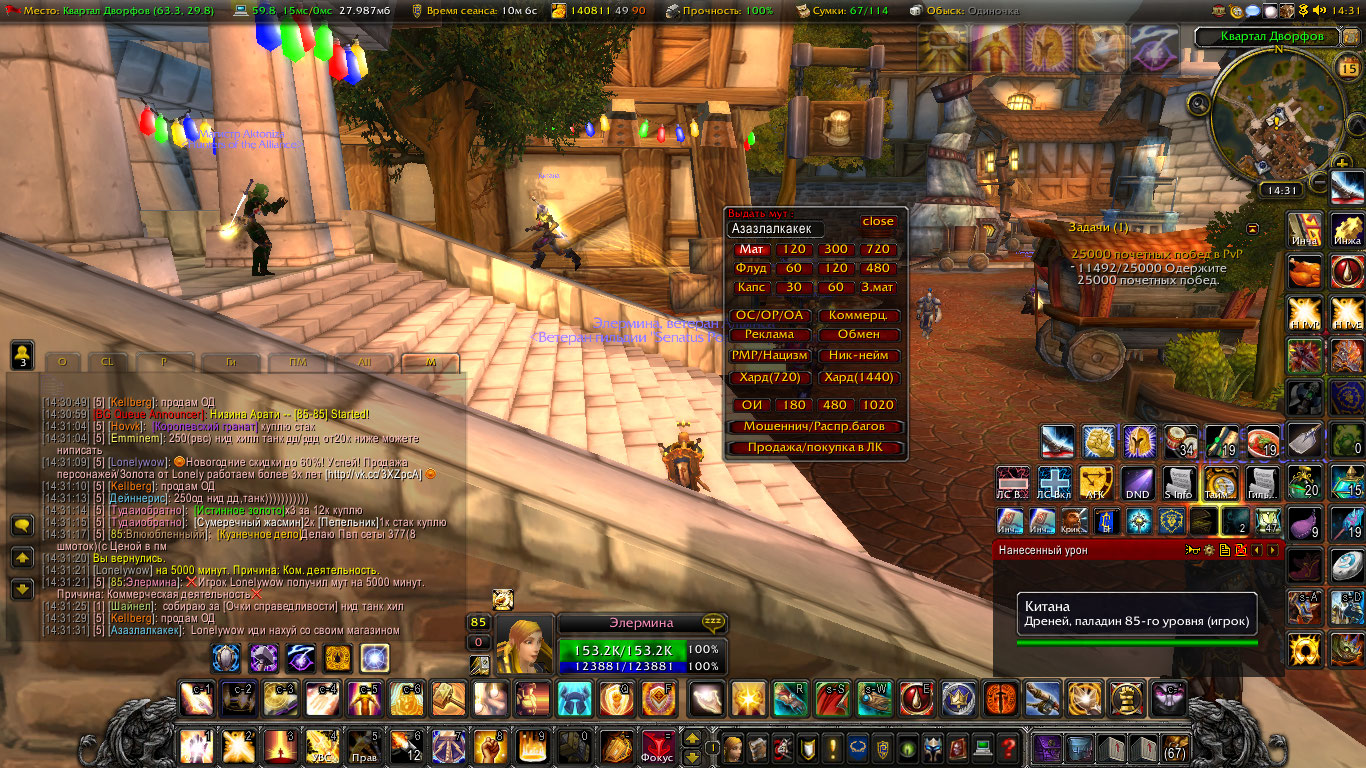
Task: Open the social friends button above chat
Action: (x=22, y=354)
